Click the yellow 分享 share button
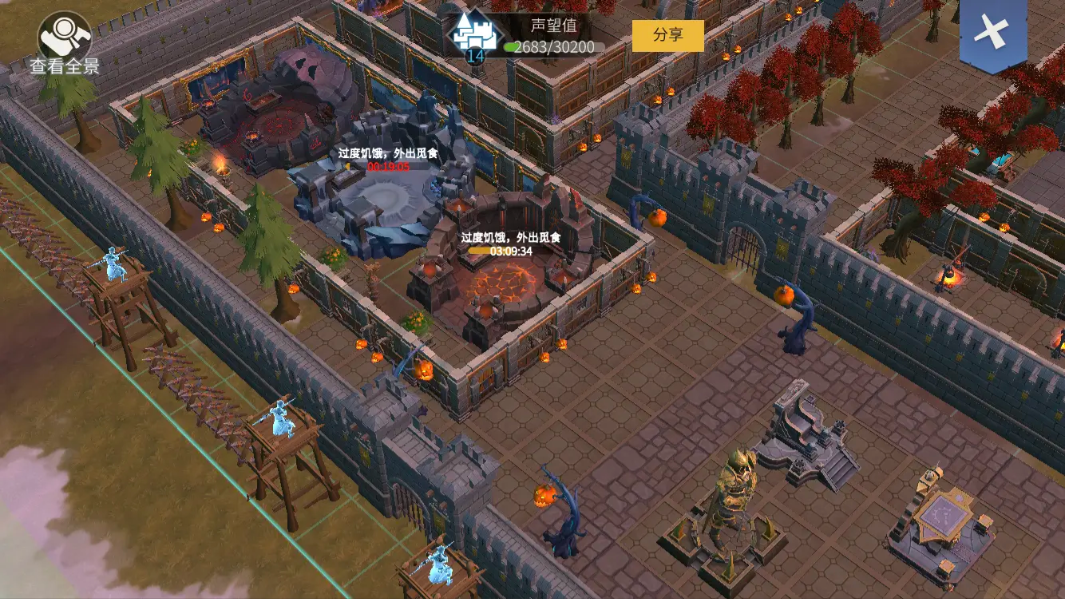The image size is (1065, 599). point(667,35)
